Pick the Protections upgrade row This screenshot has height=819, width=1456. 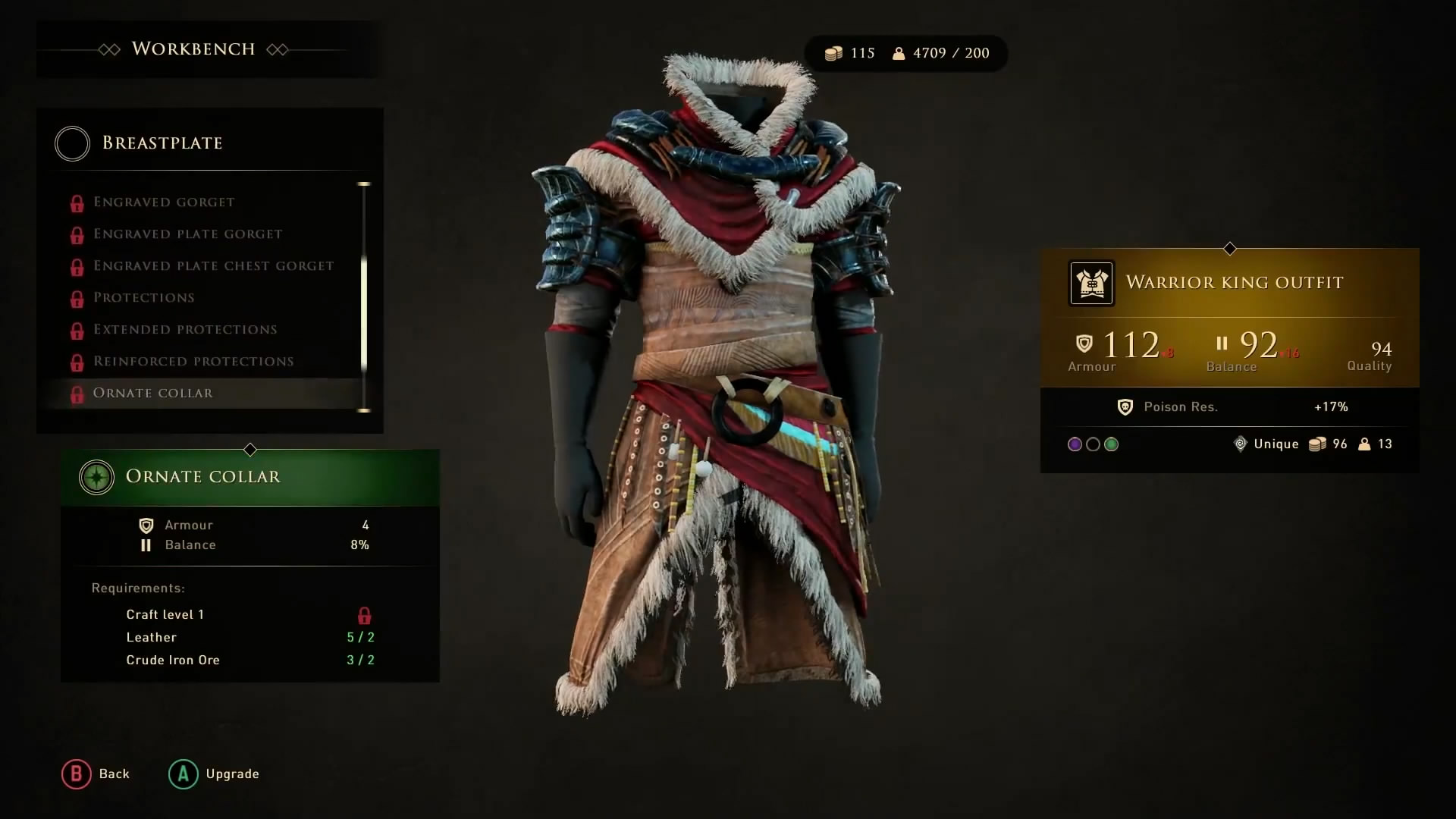(x=143, y=298)
